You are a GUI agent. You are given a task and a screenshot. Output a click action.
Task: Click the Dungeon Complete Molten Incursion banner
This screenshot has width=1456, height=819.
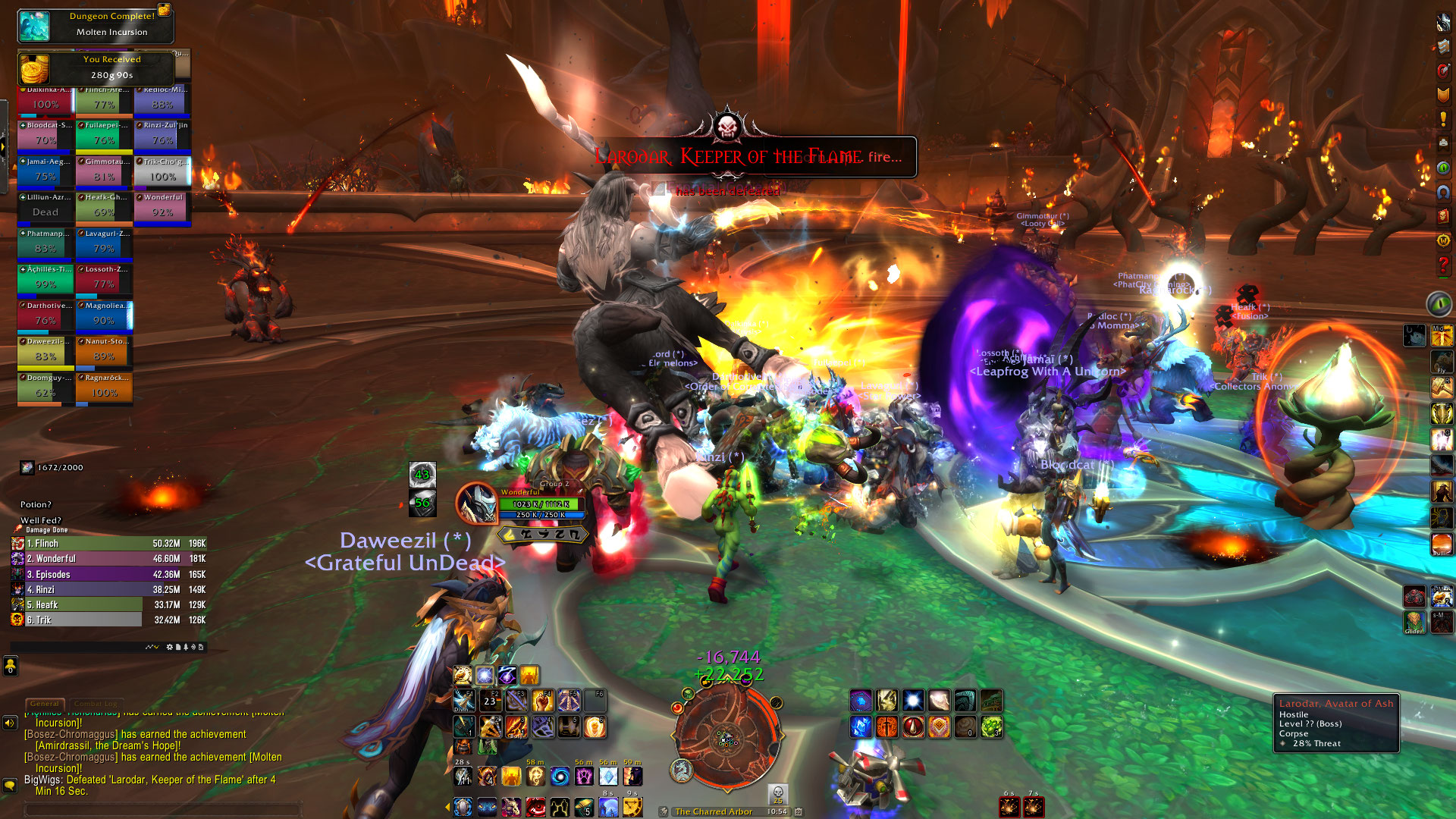coord(96,24)
